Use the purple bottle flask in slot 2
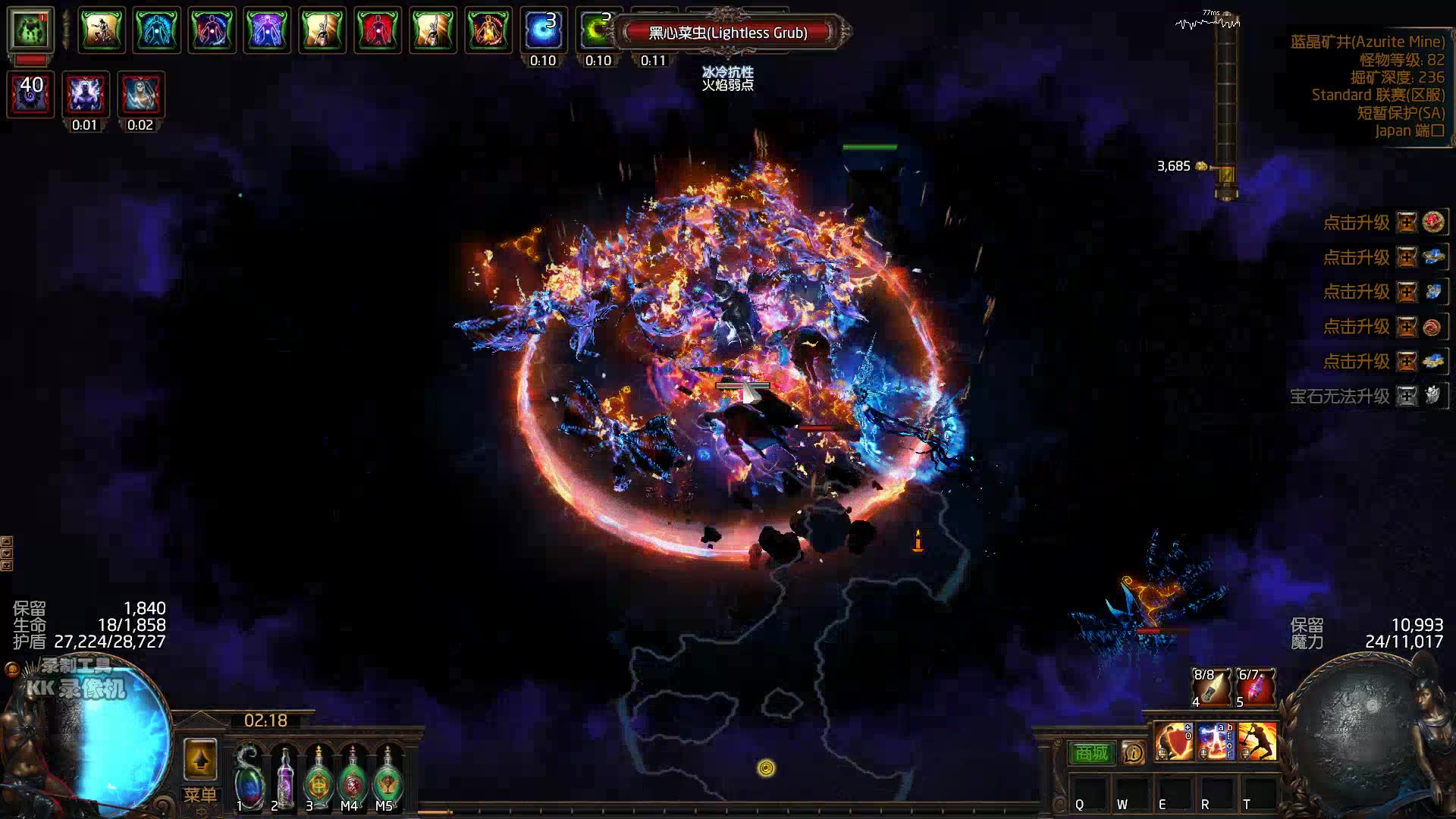 tap(284, 780)
